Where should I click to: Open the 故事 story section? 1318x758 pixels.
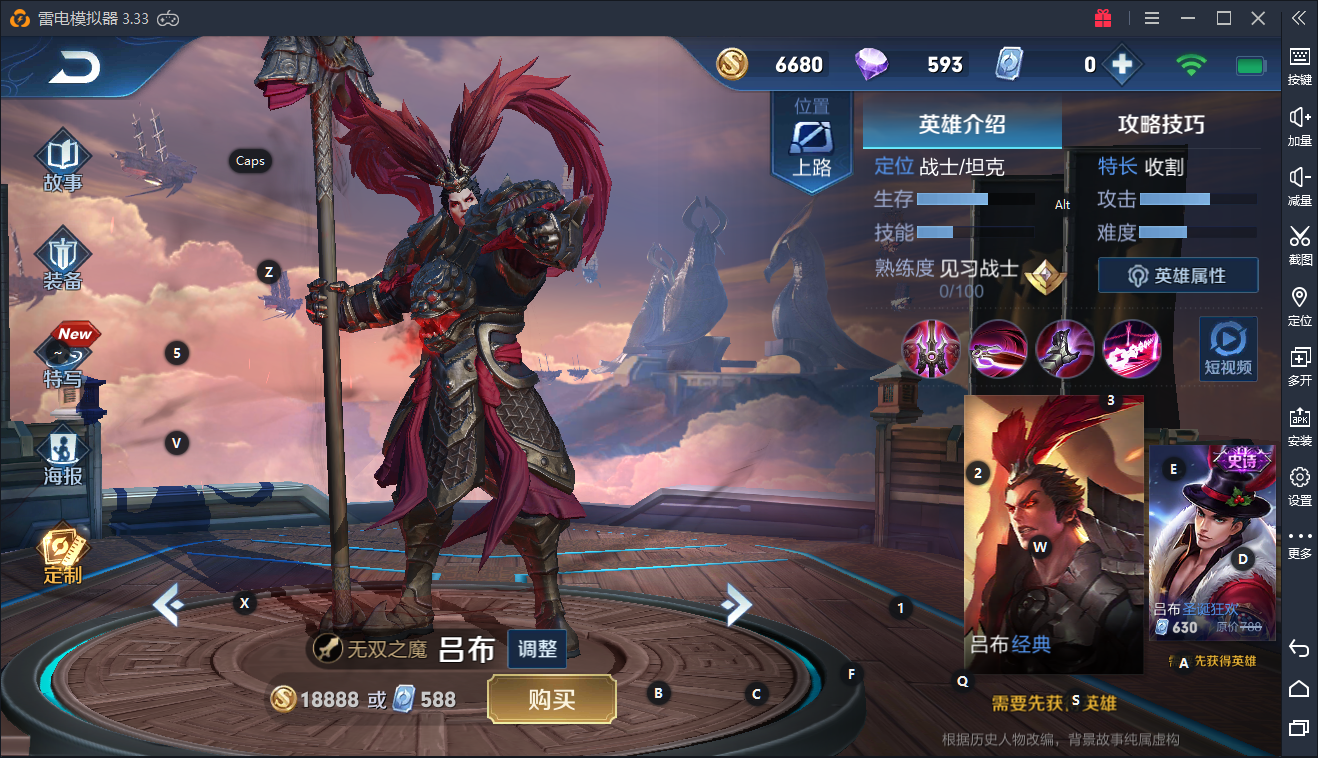pos(63,160)
